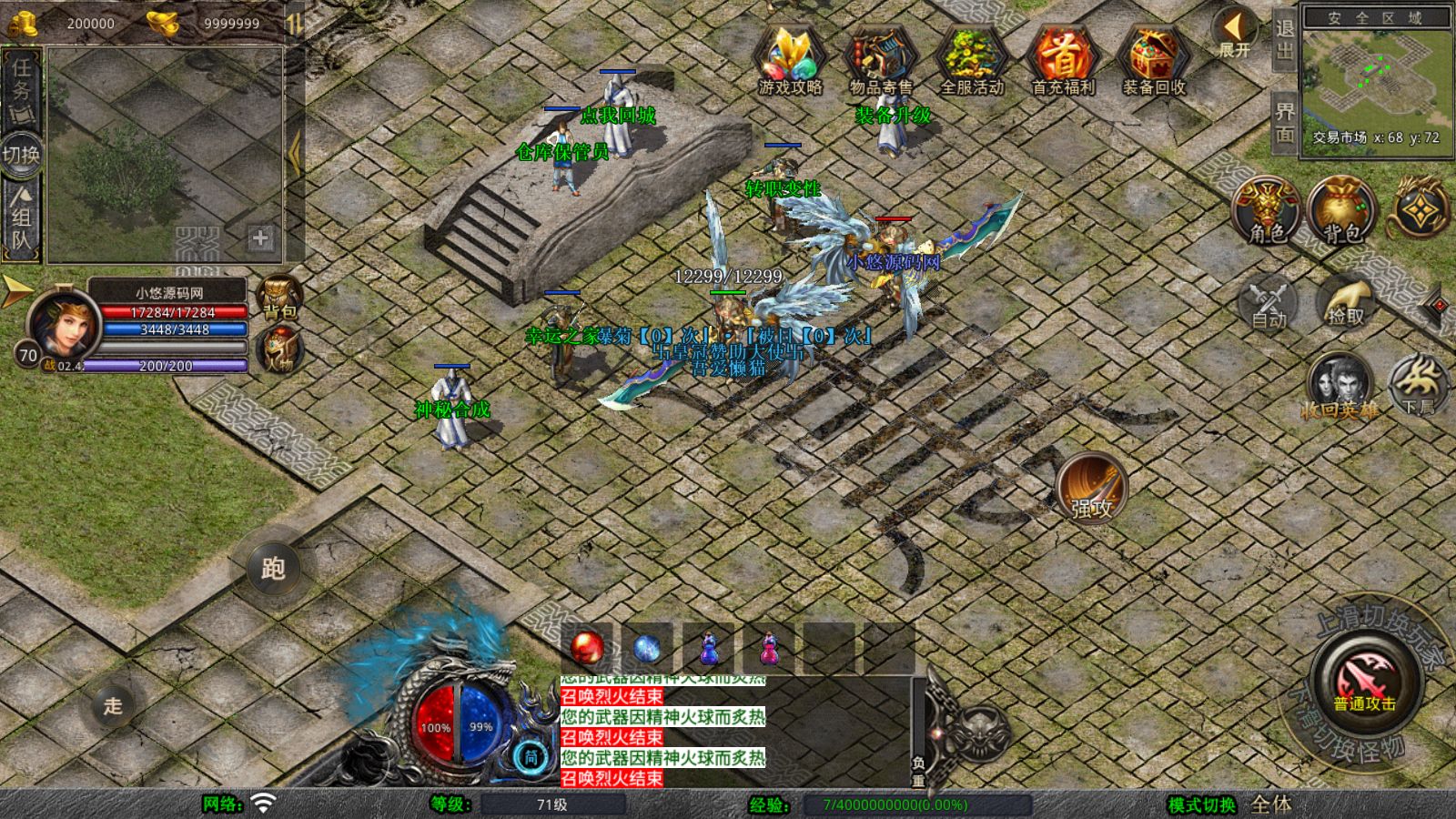Image resolution: width=1456 pixels, height=819 pixels.
Task: Click the 展开 expand arrow button
Action: coord(1235,33)
